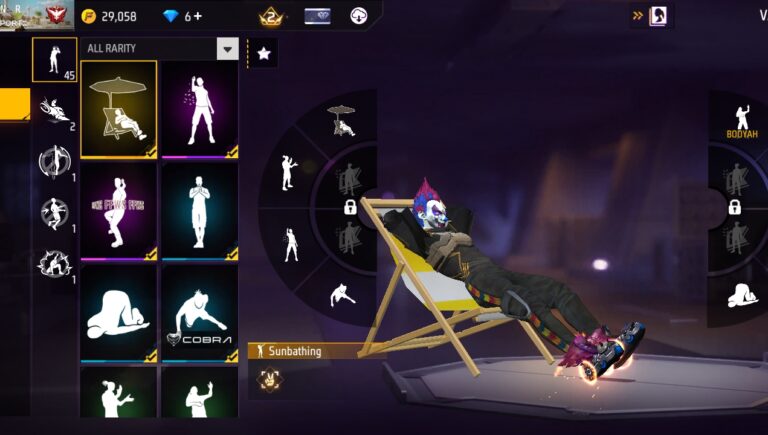Select the Sunbathing emote tile in the grid
768x435 pixels.
pyautogui.click(x=118, y=108)
